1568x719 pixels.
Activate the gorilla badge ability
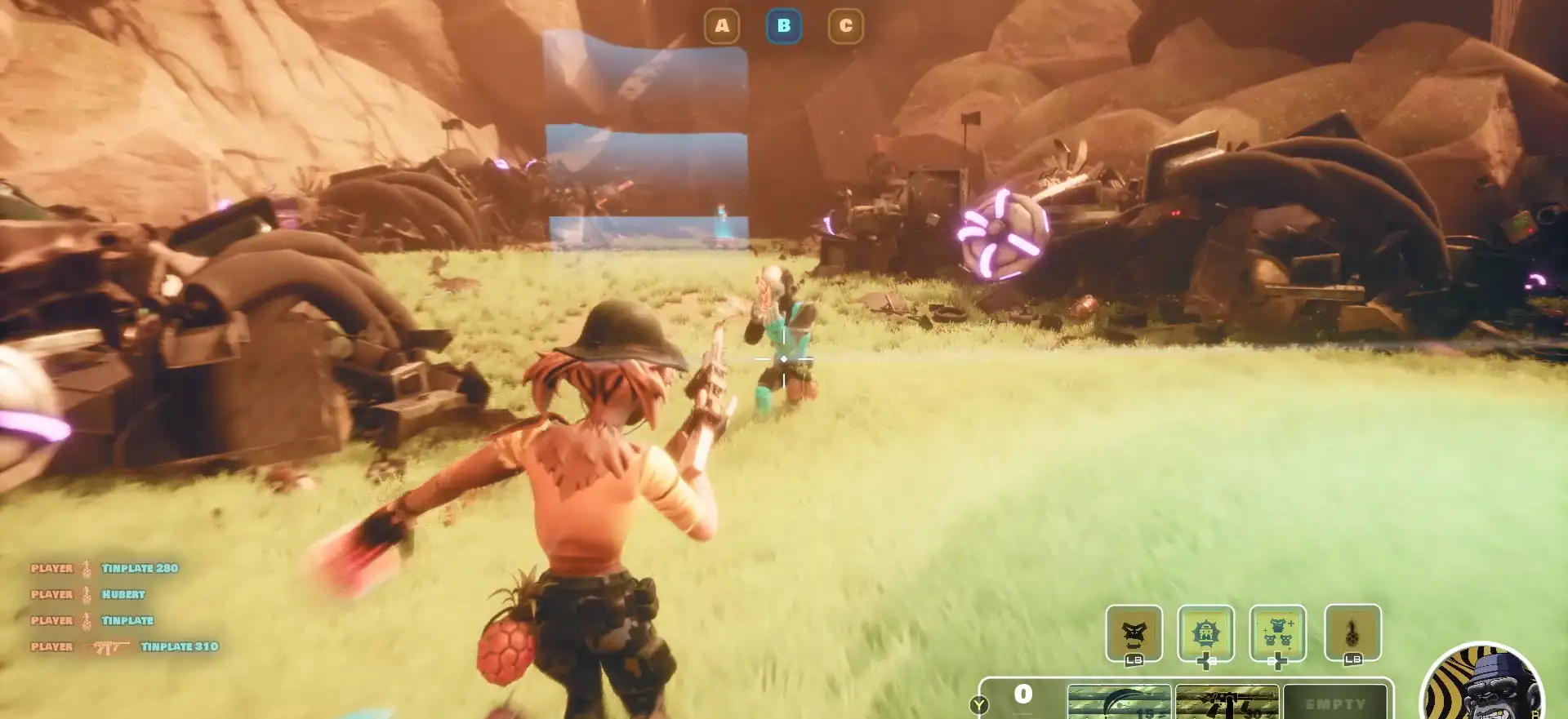coord(1205,632)
